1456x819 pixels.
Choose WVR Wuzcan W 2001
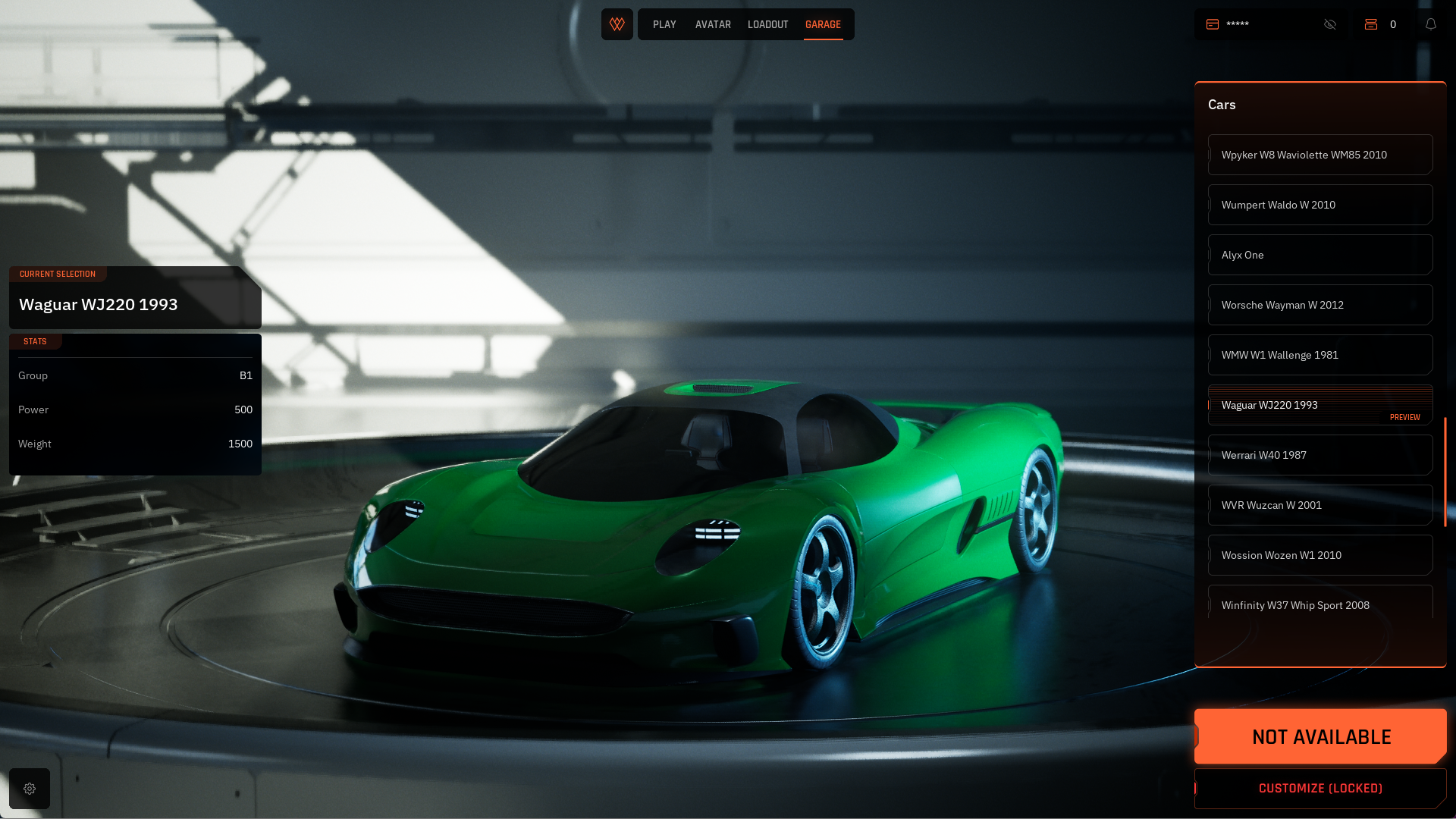pos(1319,505)
